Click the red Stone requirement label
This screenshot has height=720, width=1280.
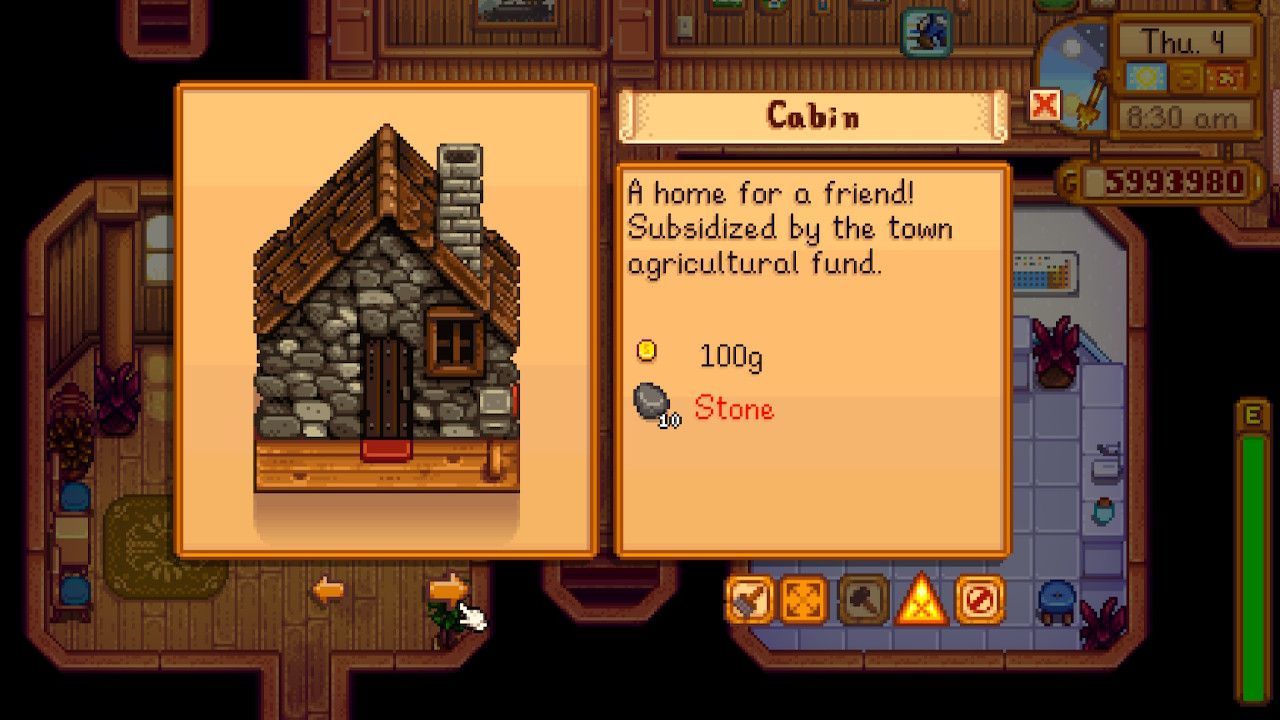tap(733, 409)
